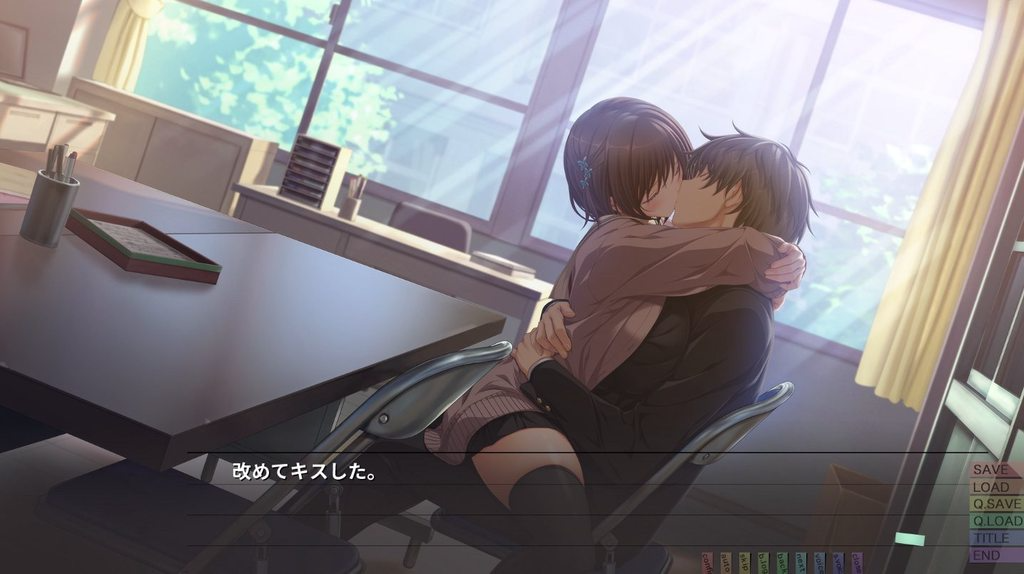Quit the game with END
This screenshot has height=574, width=1024.
tap(988, 555)
